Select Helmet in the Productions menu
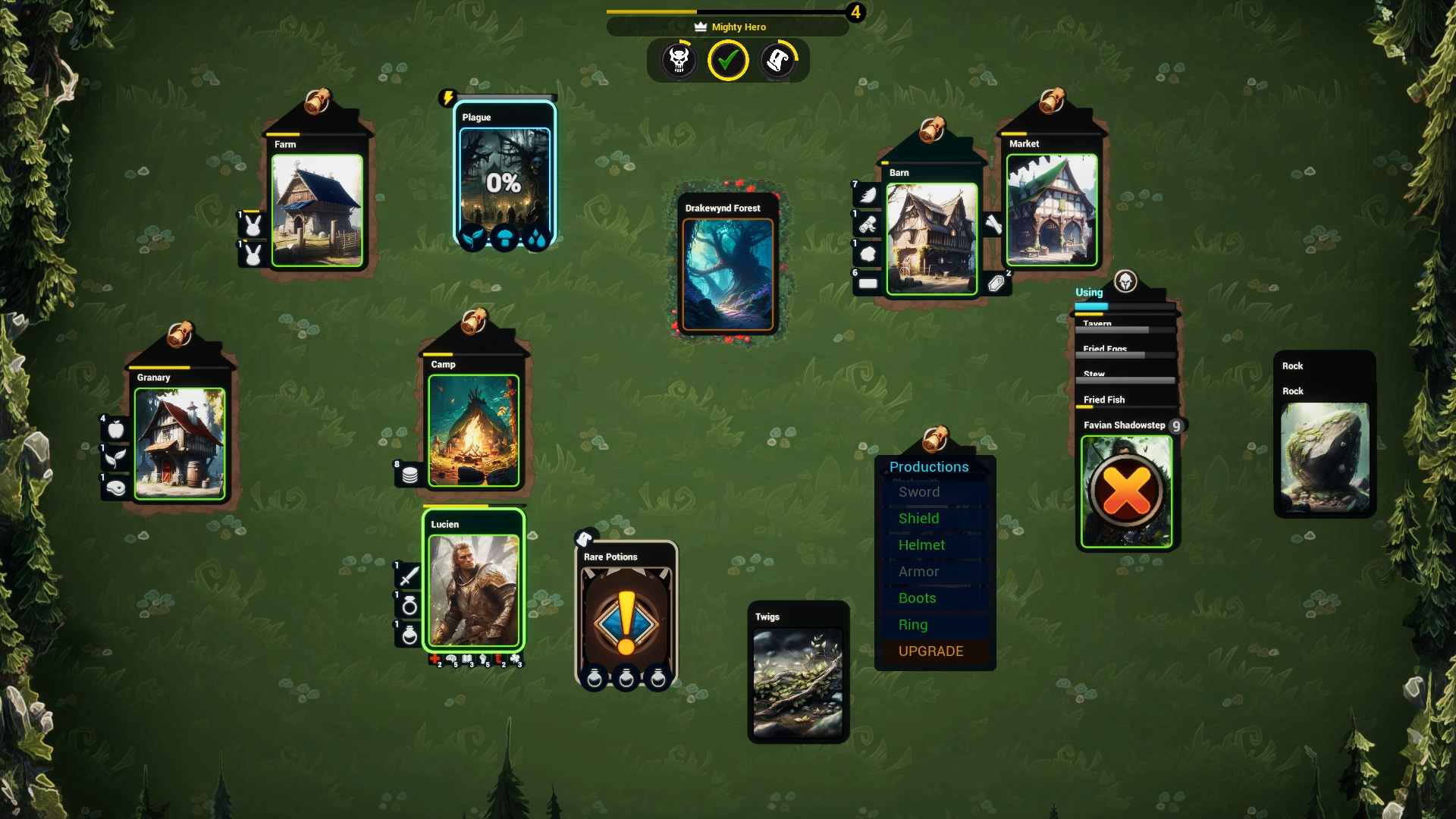 tap(921, 544)
